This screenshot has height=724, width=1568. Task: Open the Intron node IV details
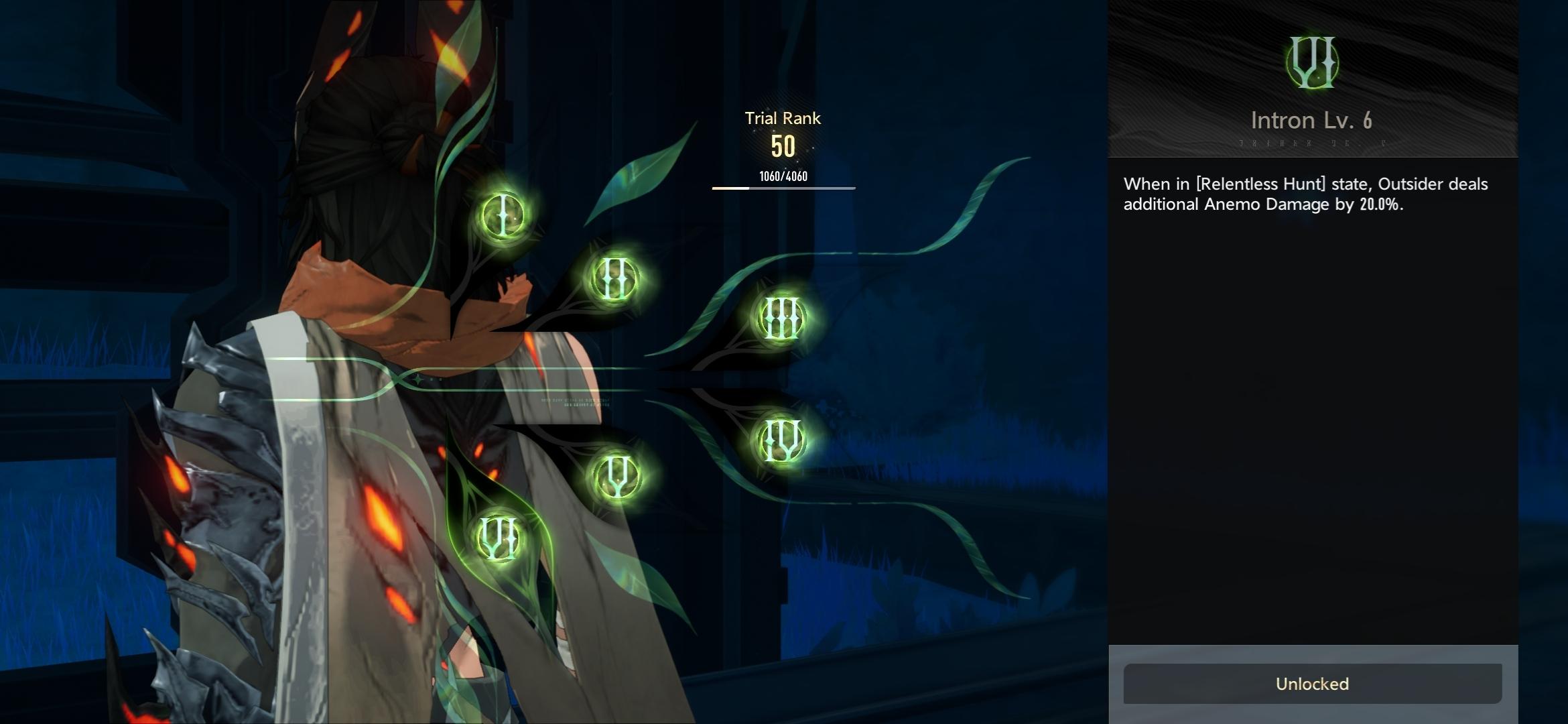coord(781,440)
